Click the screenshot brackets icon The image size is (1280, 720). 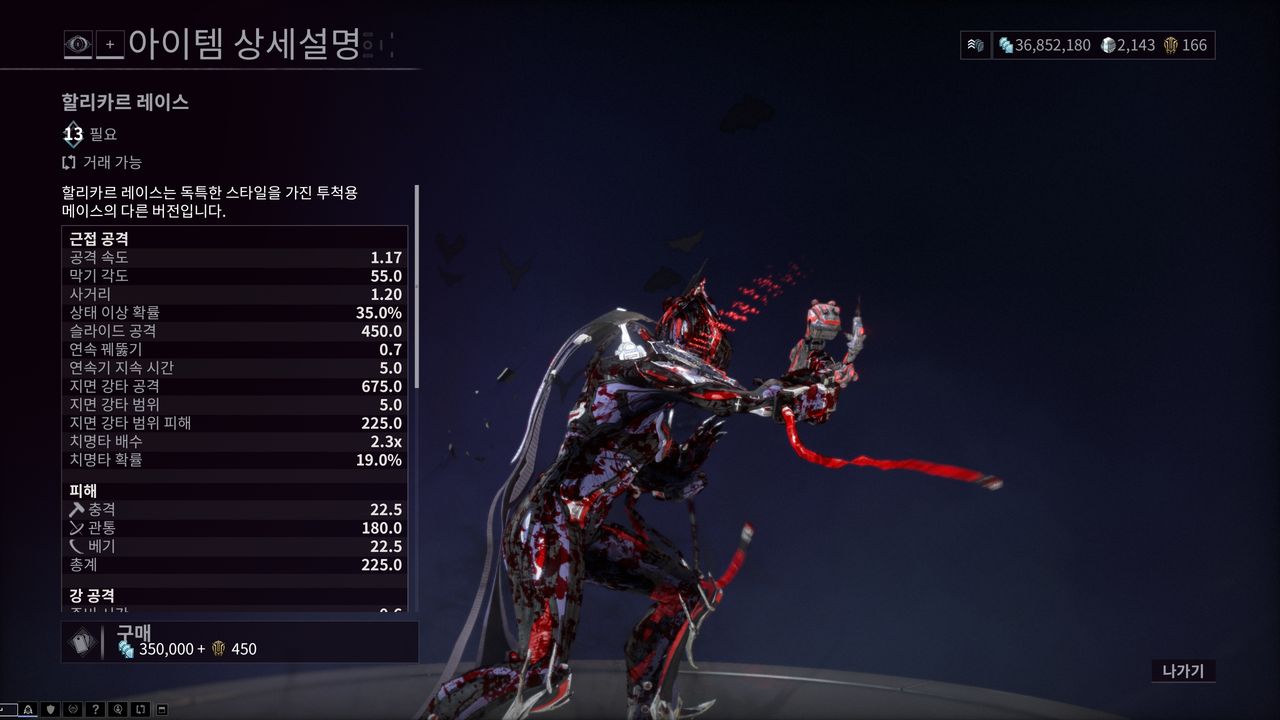pos(141,708)
